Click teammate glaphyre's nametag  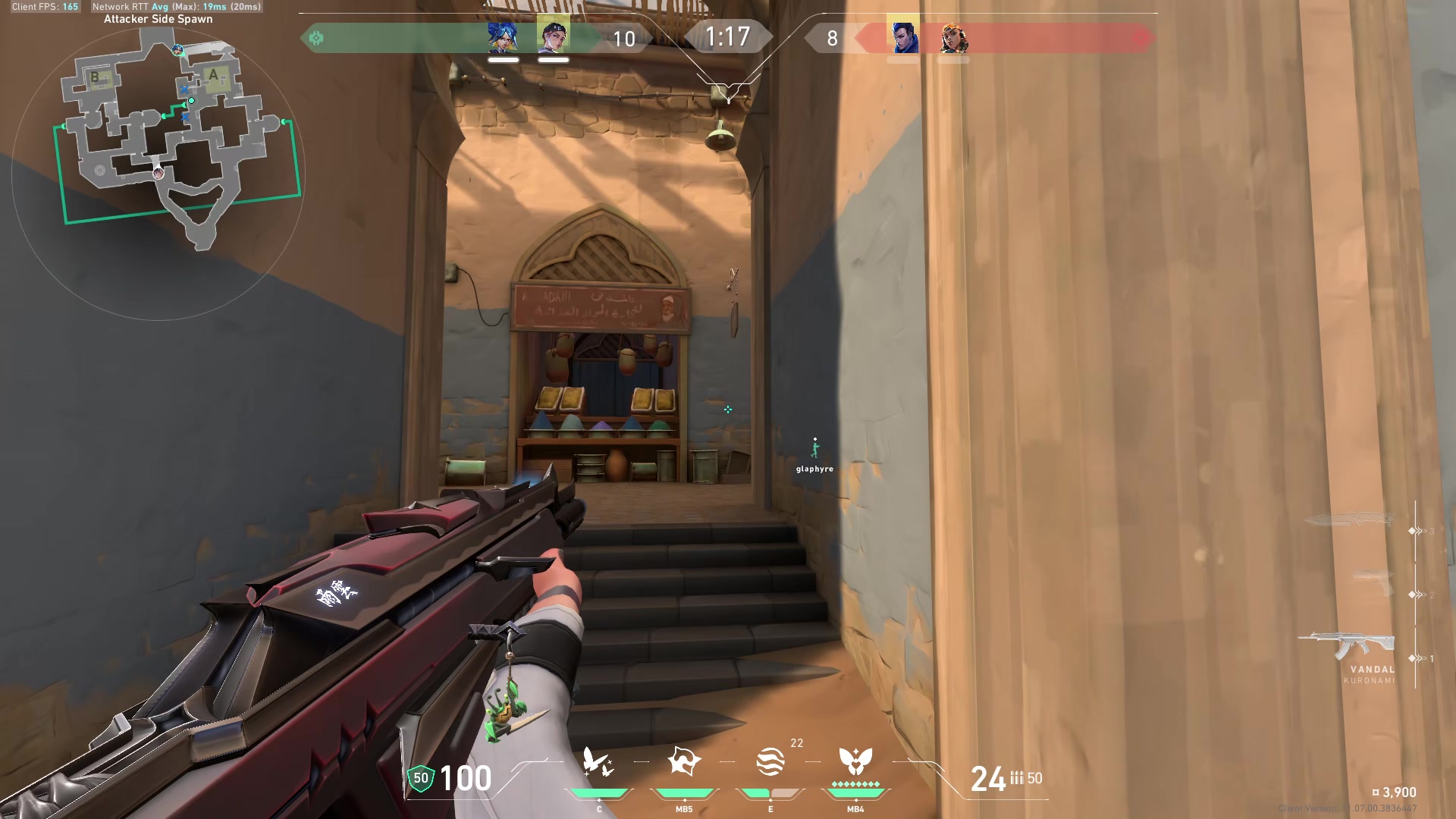coord(814,469)
